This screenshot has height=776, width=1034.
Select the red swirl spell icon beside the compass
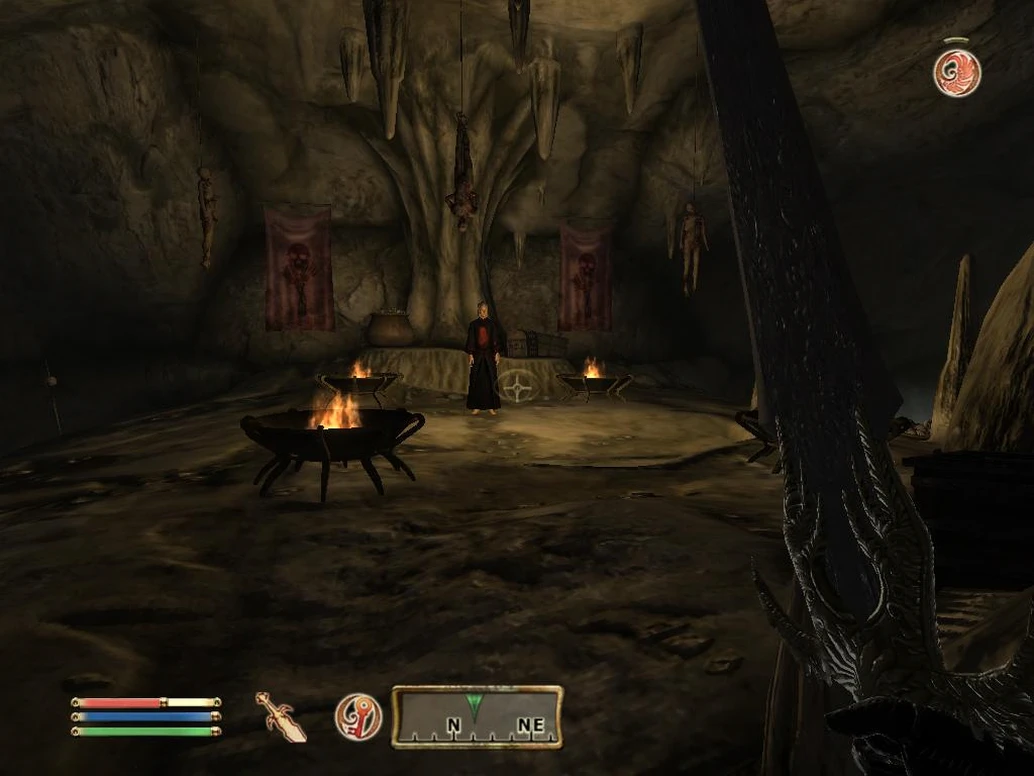(357, 716)
